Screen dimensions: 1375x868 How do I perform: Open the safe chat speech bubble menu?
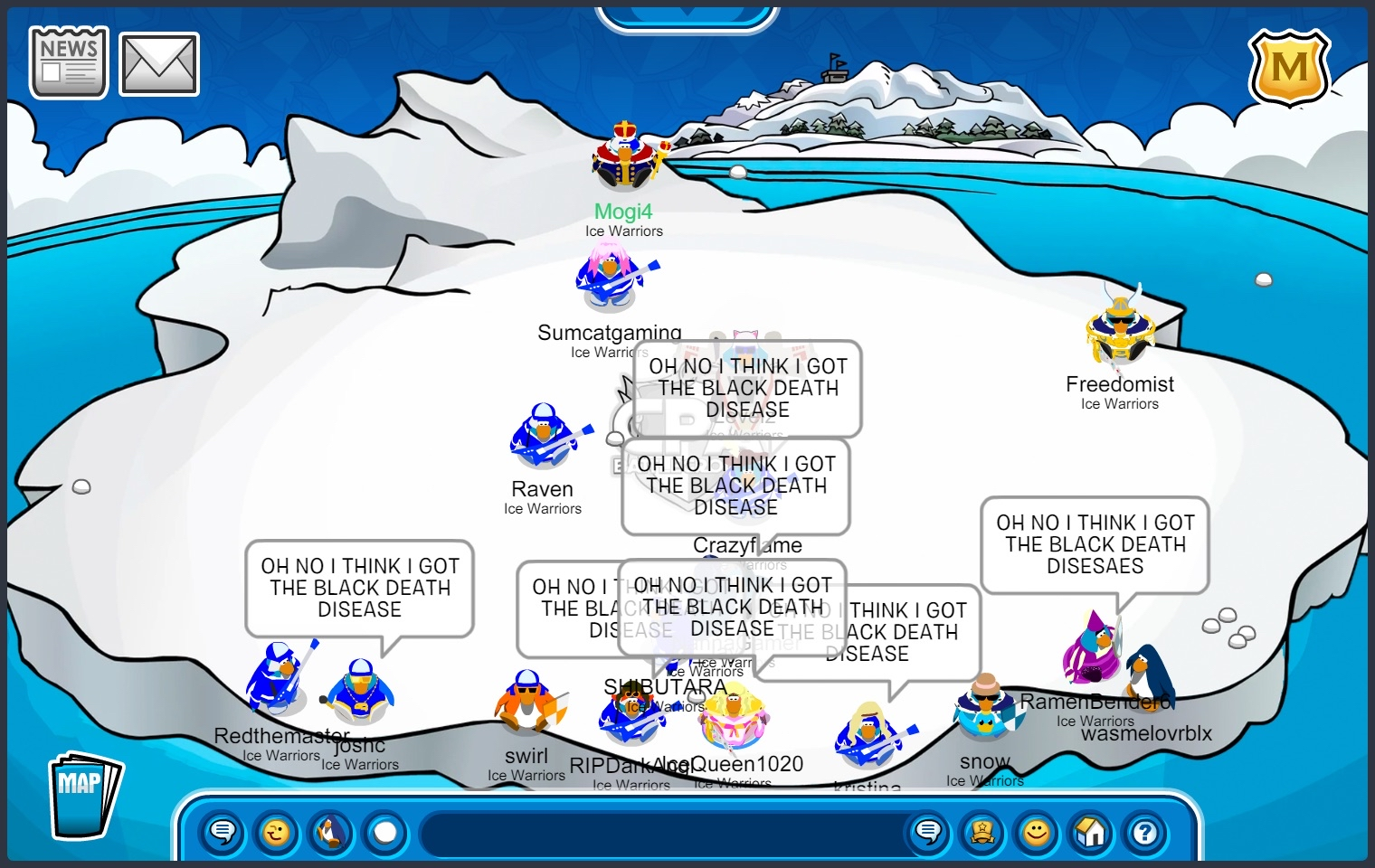[x=223, y=831]
